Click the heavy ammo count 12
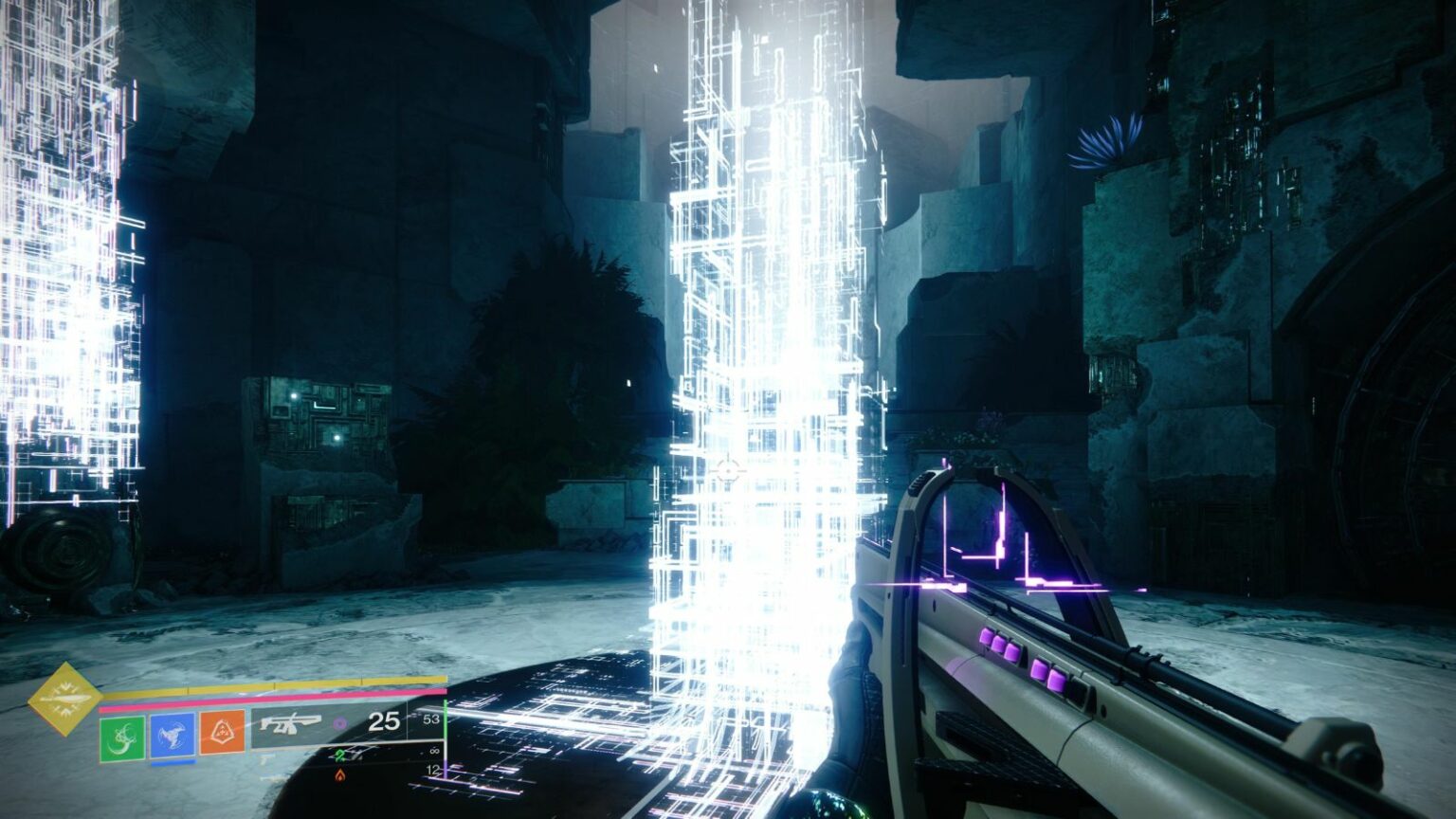Image resolution: width=1456 pixels, height=819 pixels. point(435,770)
